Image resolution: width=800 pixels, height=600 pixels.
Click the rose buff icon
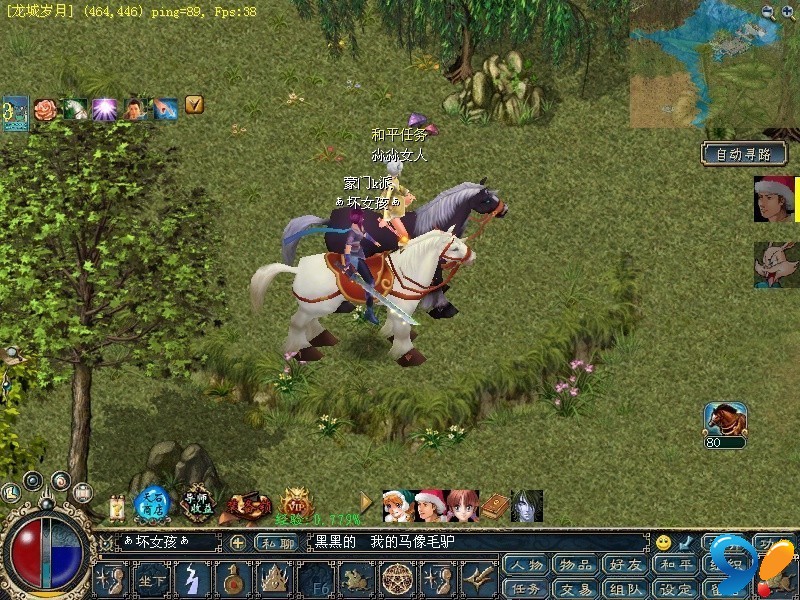pyautogui.click(x=45, y=108)
